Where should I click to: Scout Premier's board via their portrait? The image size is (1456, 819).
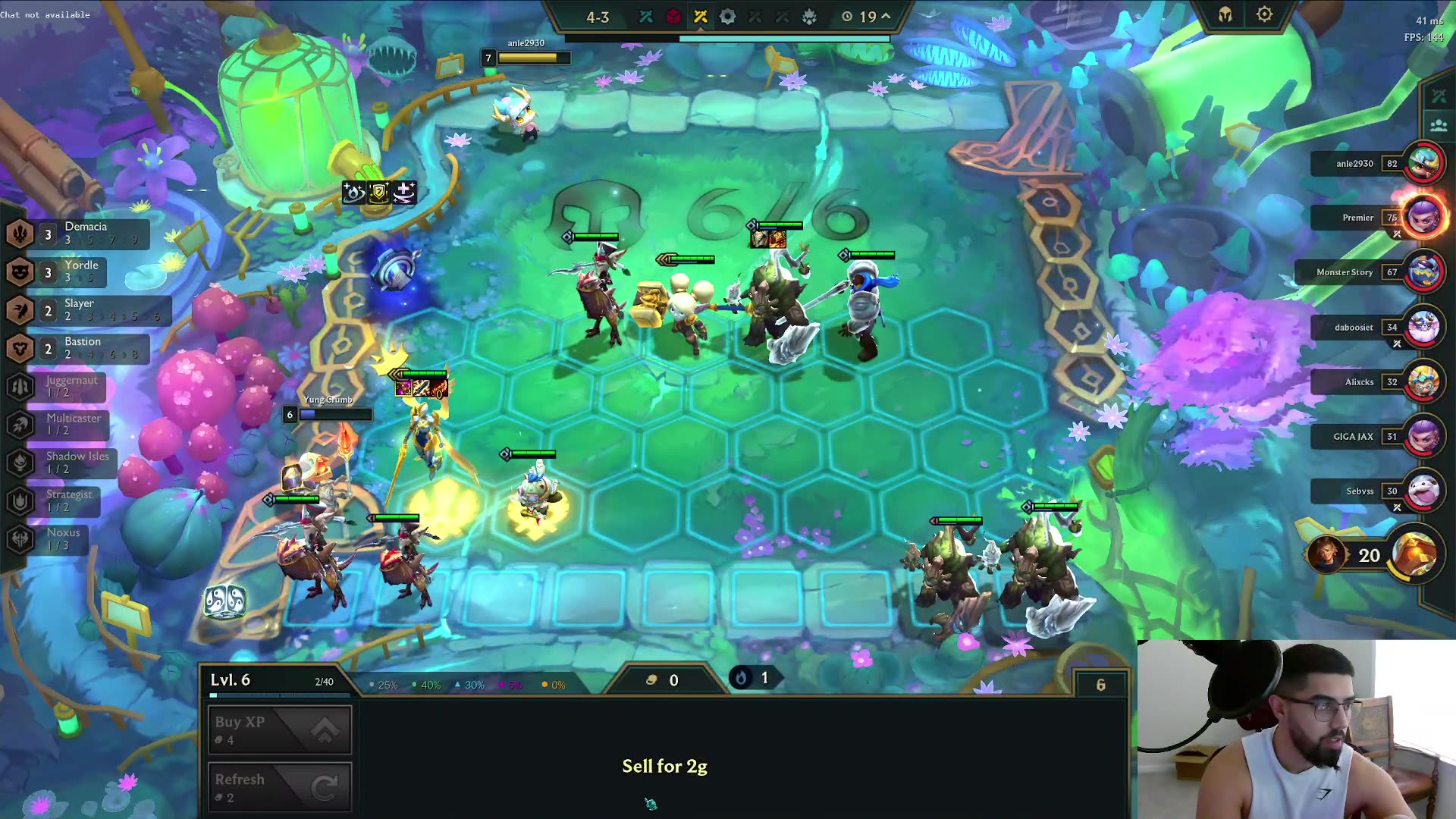coord(1424,218)
